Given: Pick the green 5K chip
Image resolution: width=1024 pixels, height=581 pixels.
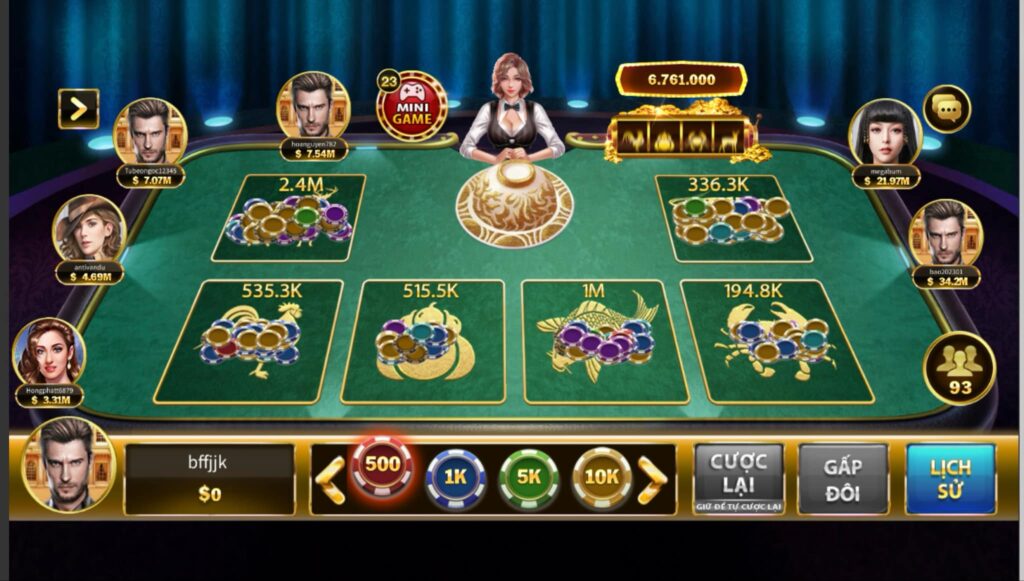Looking at the screenshot, I should tap(528, 478).
